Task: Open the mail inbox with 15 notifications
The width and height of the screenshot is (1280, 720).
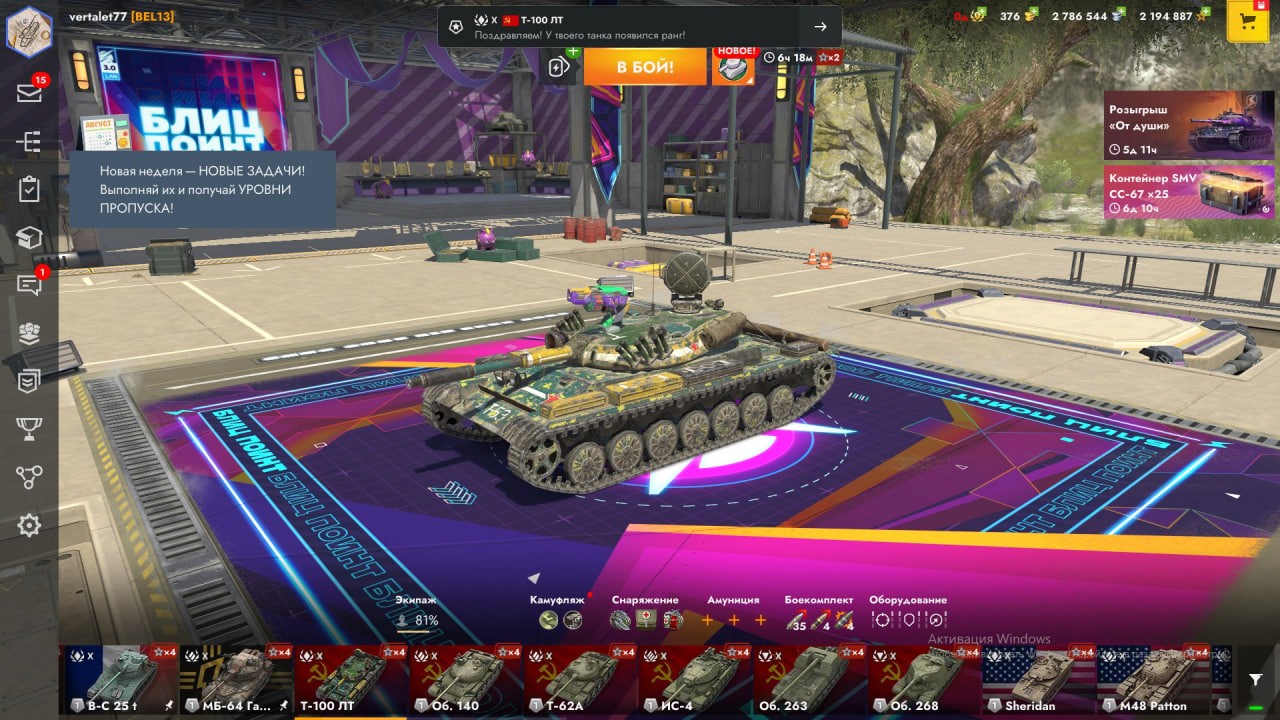Action: (x=29, y=93)
